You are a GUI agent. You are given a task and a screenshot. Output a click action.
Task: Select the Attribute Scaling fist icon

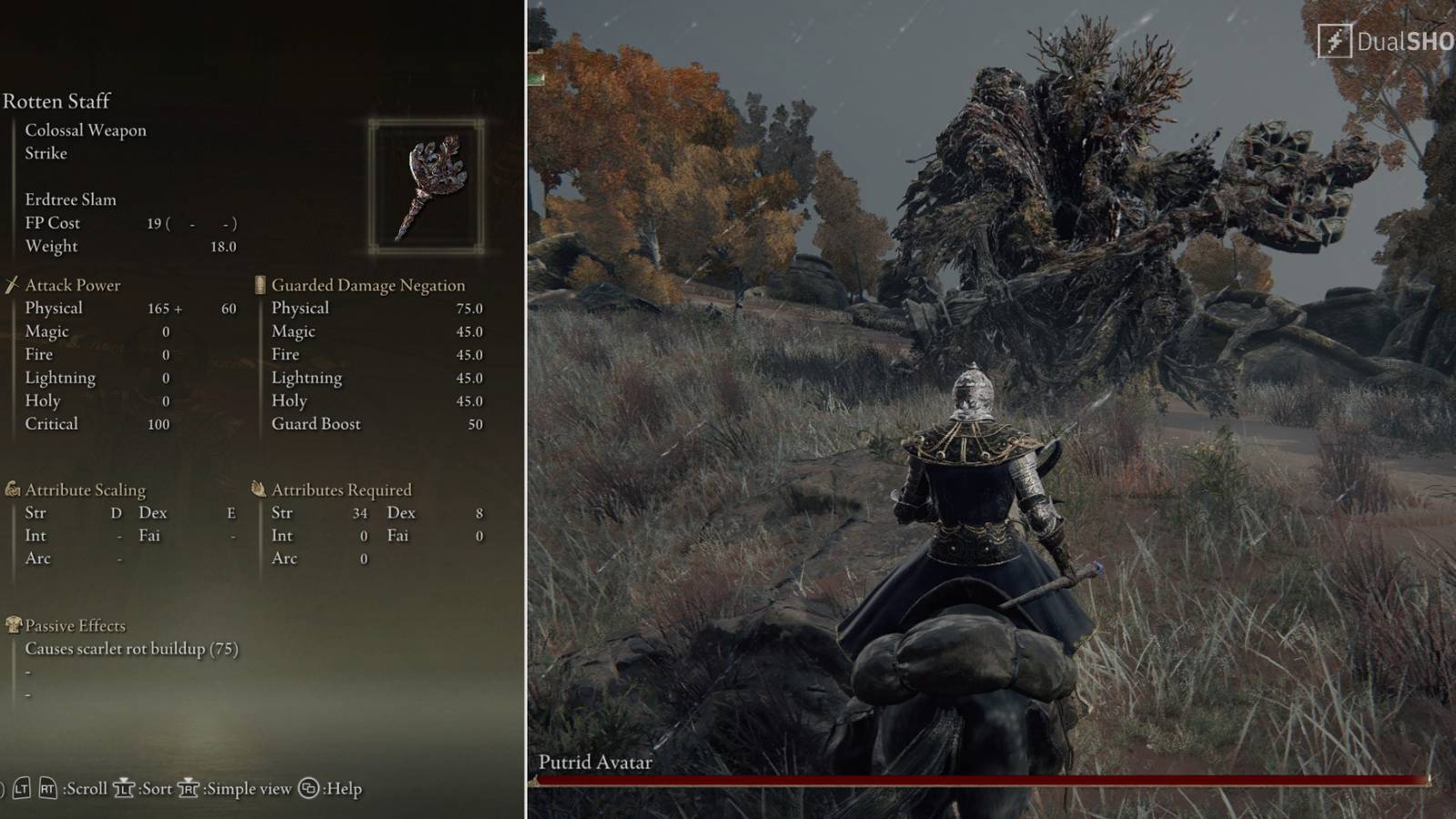click(x=12, y=489)
